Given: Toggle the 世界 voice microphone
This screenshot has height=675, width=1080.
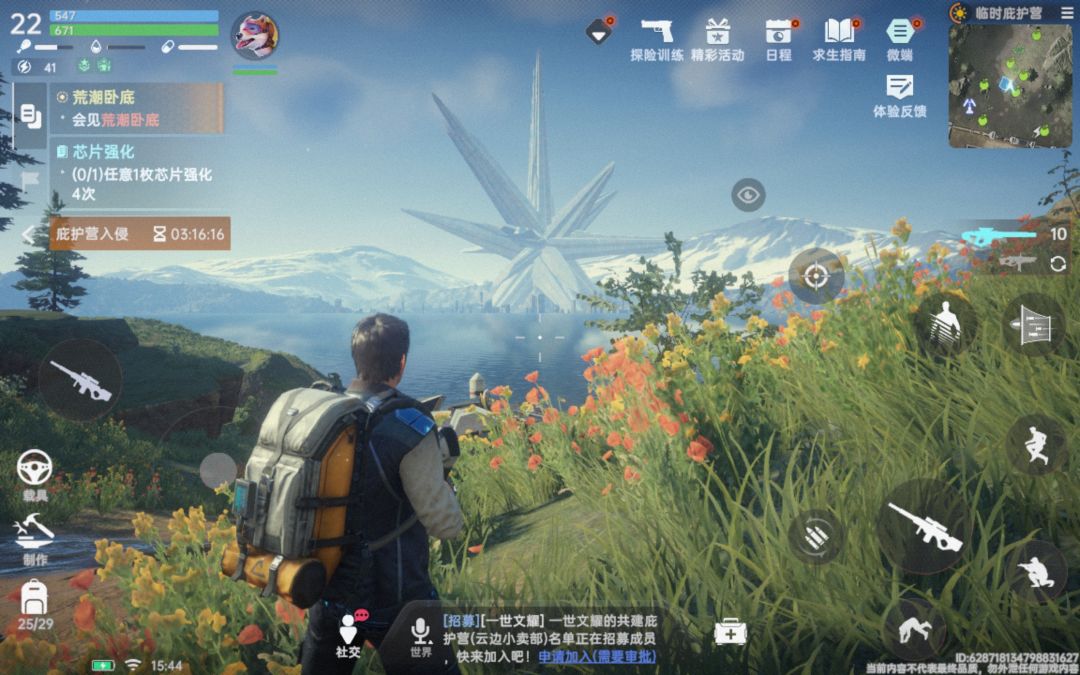Looking at the screenshot, I should click(421, 634).
